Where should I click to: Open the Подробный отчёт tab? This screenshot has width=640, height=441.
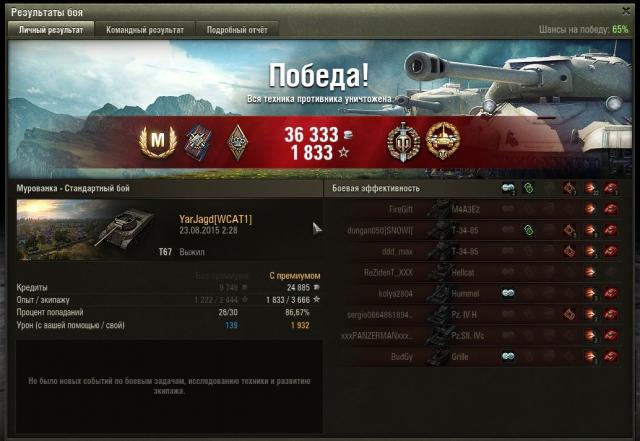(237, 30)
